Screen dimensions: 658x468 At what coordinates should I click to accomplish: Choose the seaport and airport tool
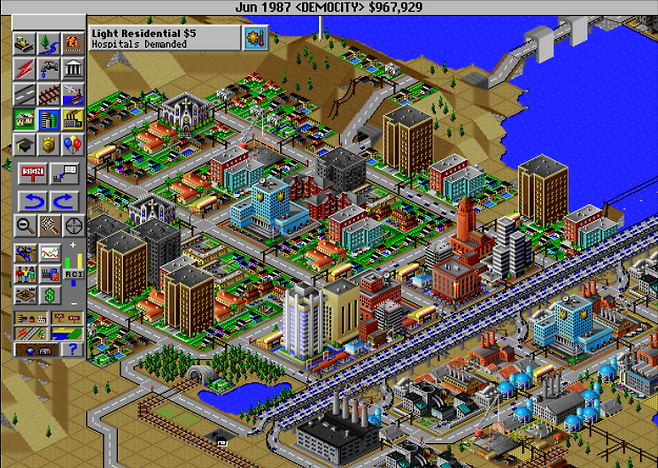tap(70, 94)
